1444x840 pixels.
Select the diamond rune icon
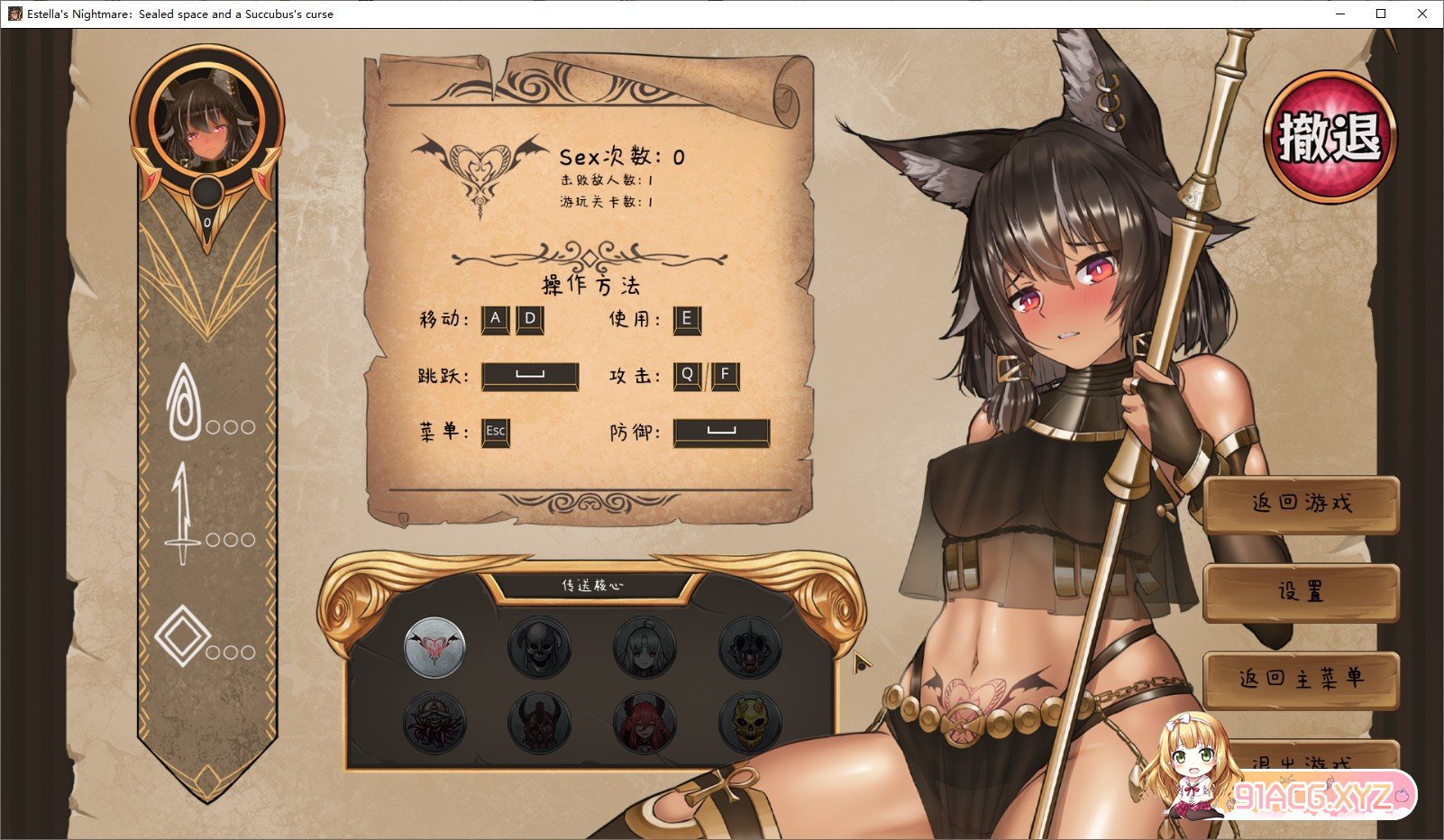182,636
